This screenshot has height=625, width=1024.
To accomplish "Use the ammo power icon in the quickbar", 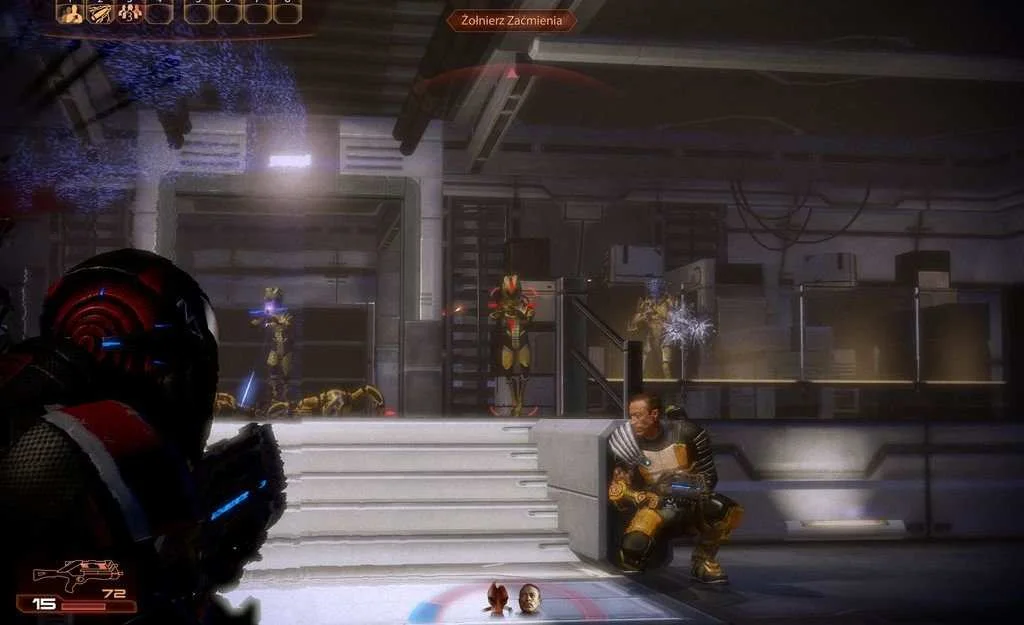I will coord(100,13).
